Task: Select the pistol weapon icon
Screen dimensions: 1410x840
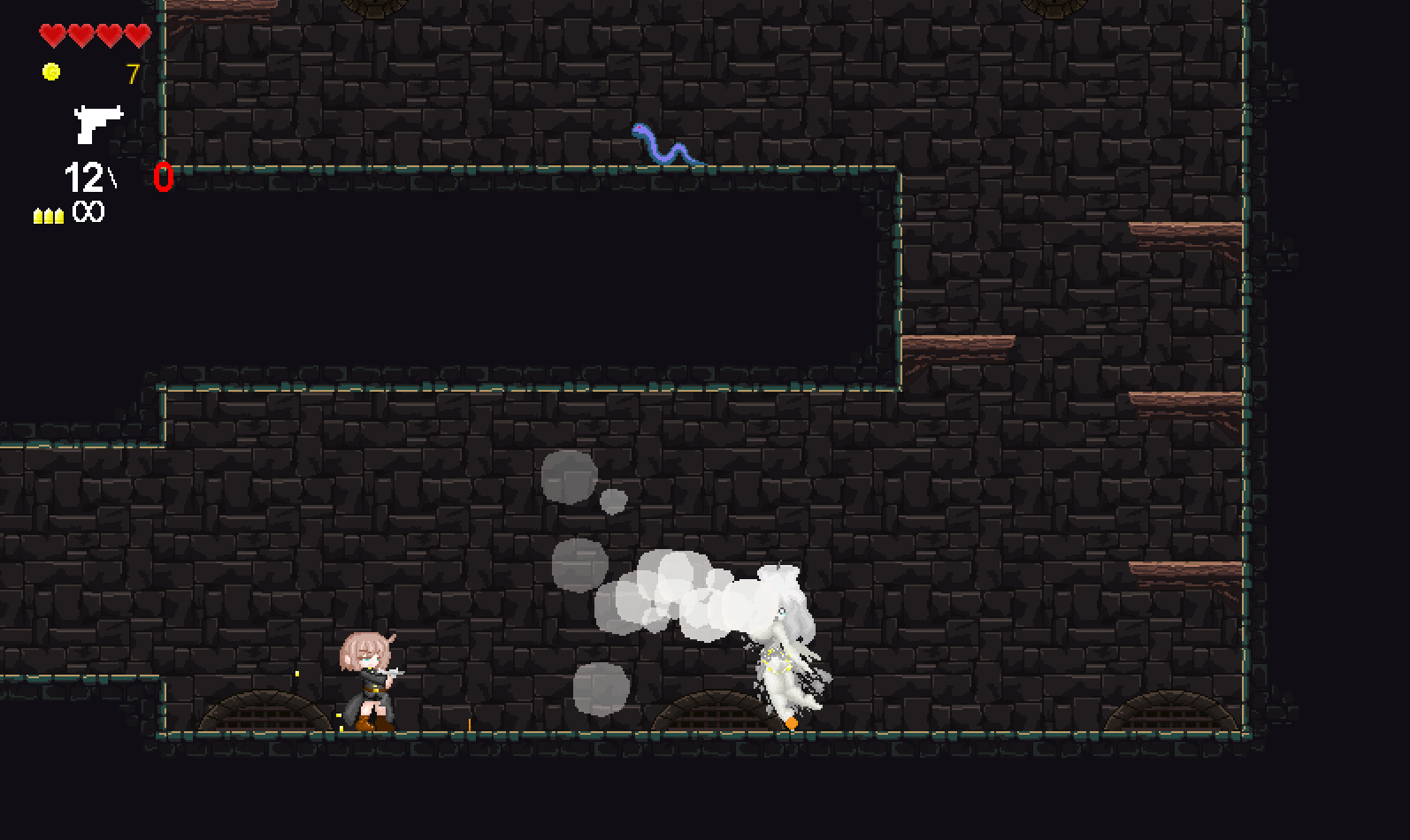Action: pos(96,123)
